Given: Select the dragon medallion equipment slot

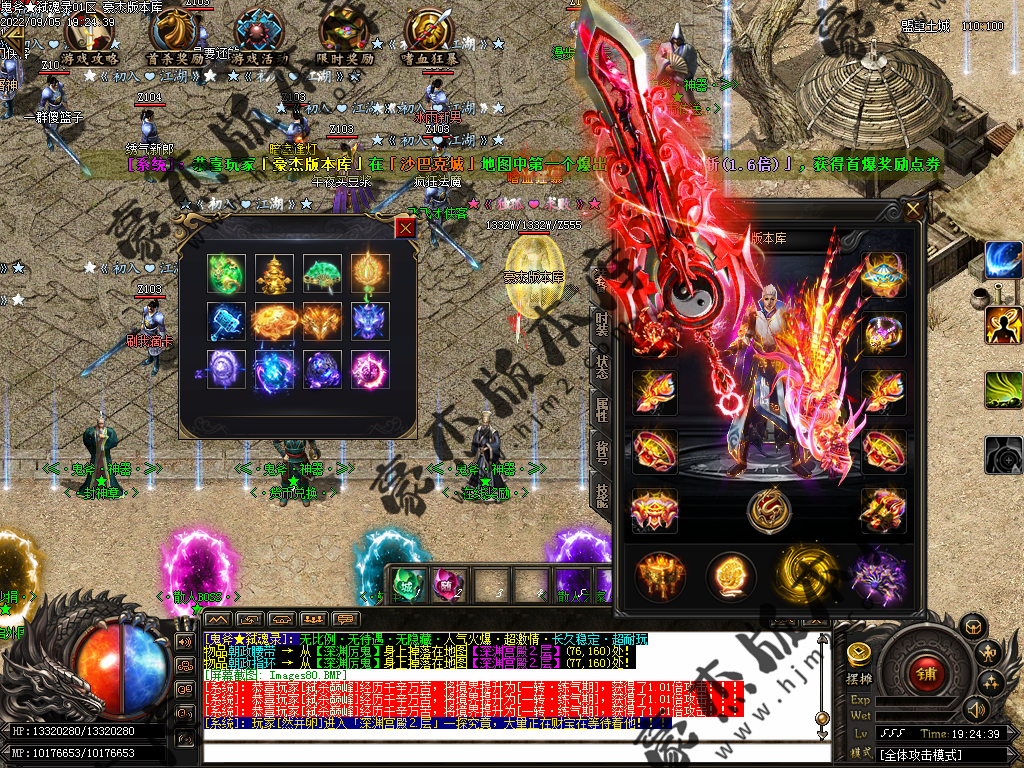Looking at the screenshot, I should click(x=768, y=510).
